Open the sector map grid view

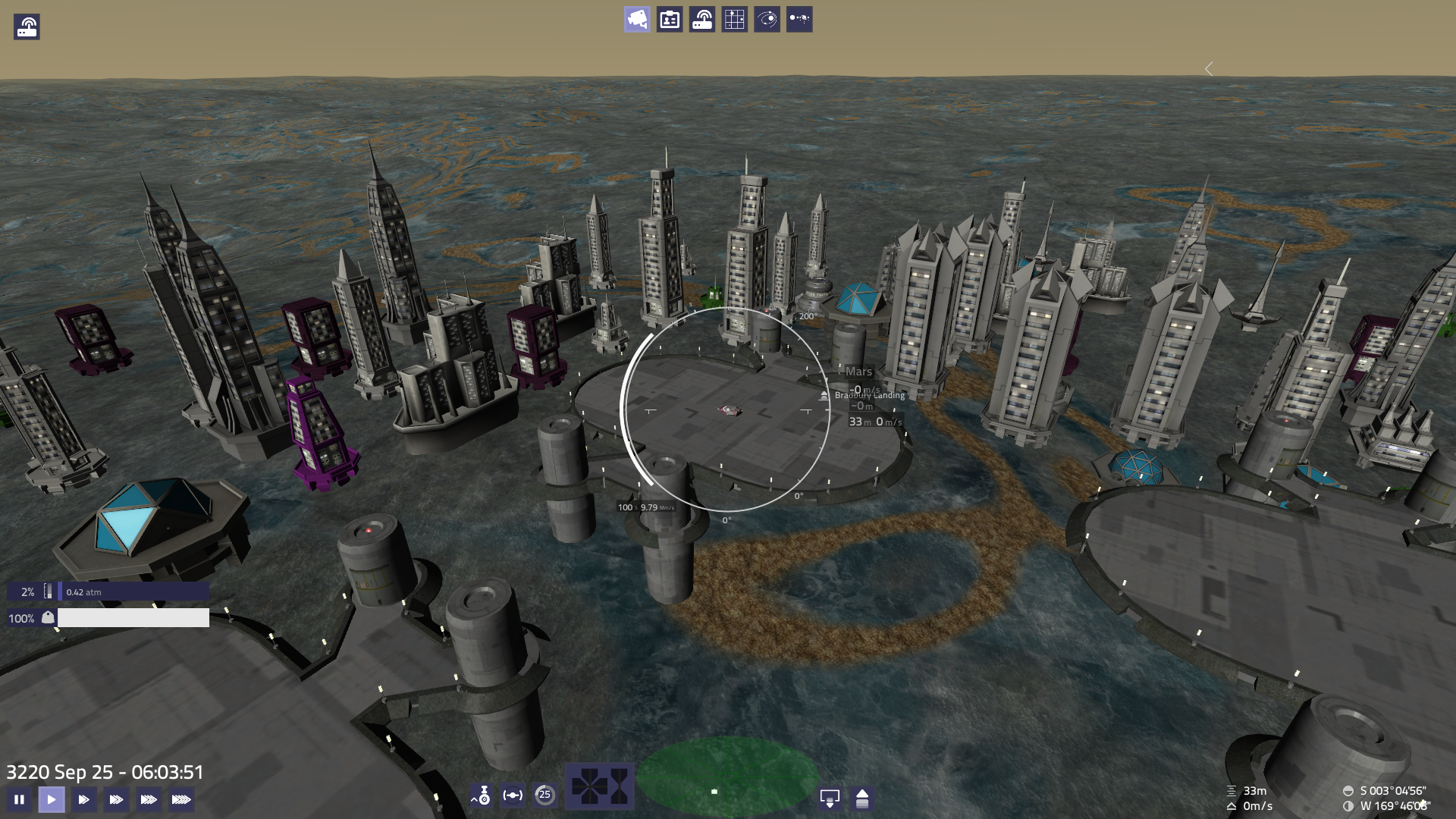tap(735, 19)
